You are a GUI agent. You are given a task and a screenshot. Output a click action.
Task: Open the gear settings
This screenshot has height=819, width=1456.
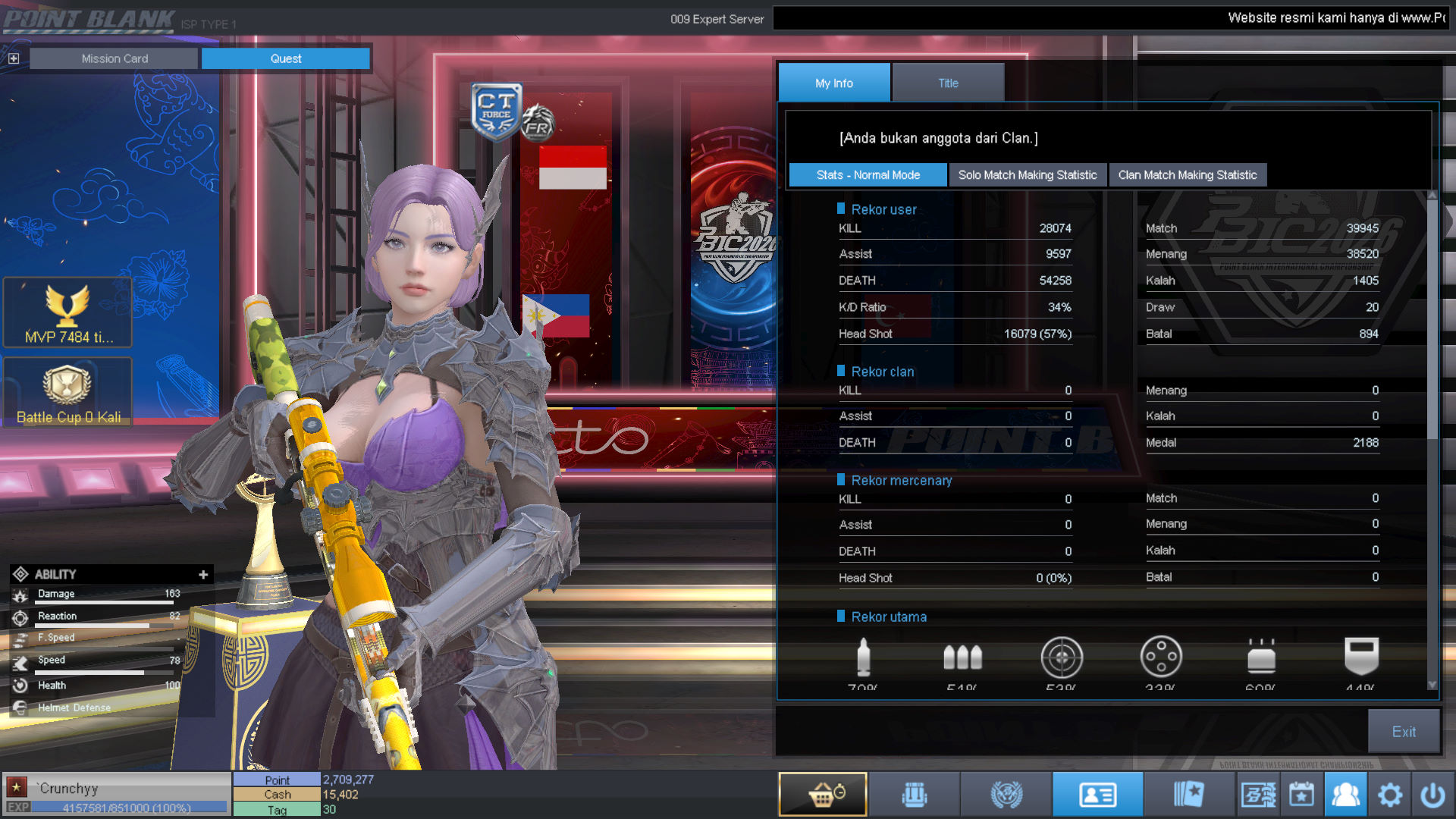1389,795
